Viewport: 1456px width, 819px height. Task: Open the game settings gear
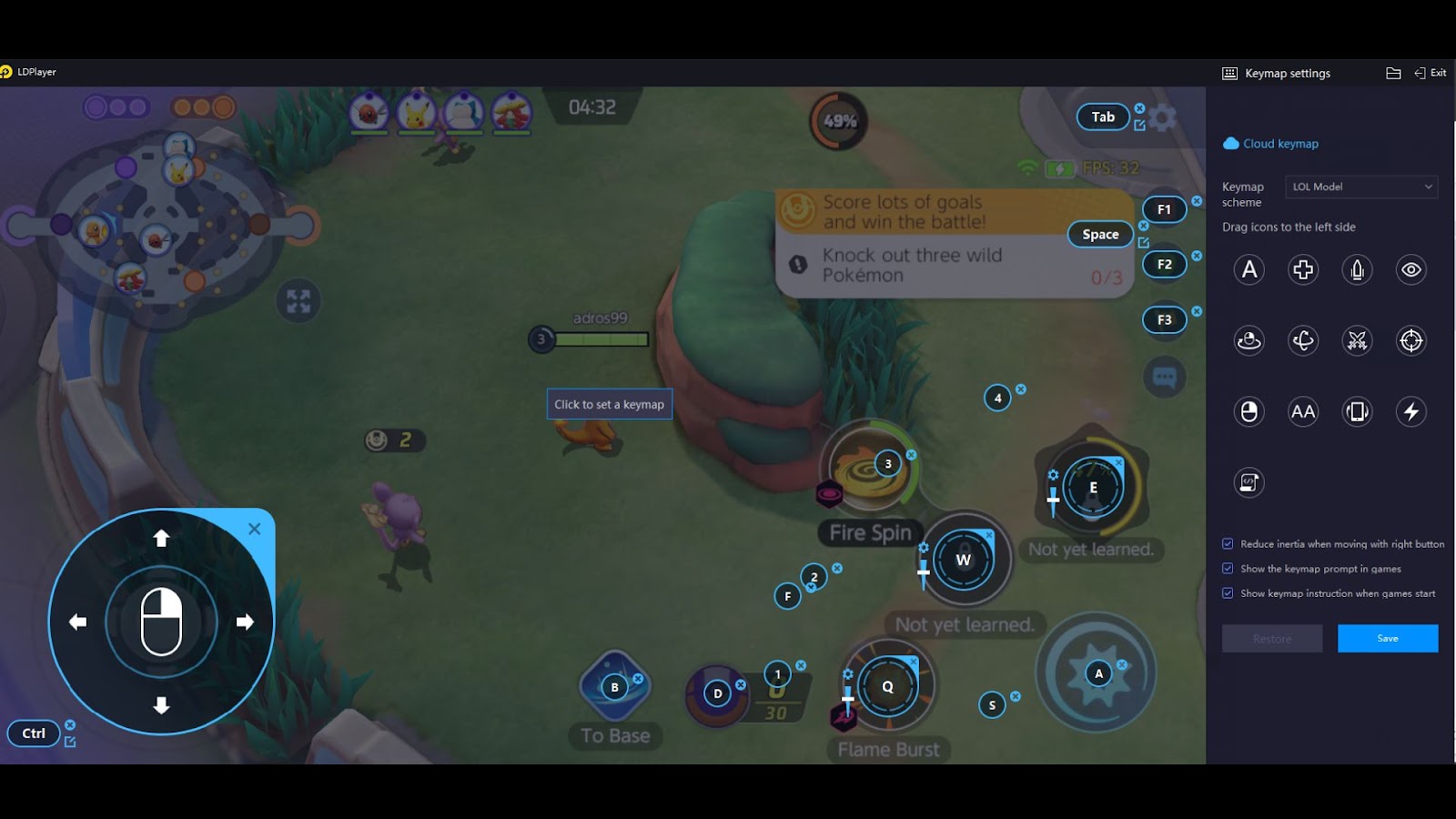coord(1163,117)
